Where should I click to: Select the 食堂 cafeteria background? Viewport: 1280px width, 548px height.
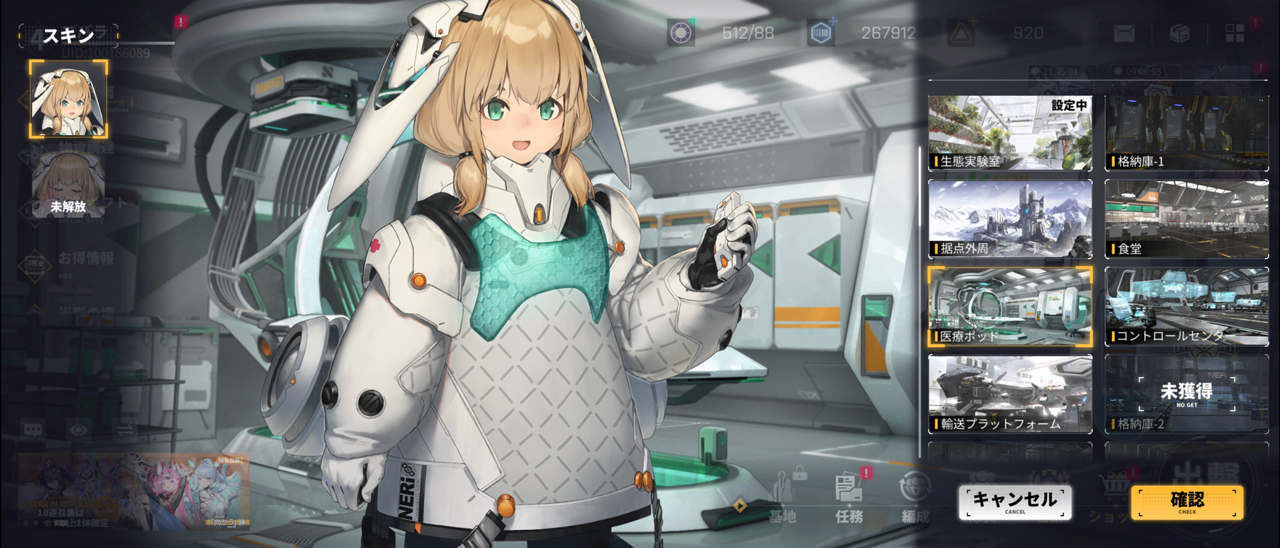(x=1186, y=219)
